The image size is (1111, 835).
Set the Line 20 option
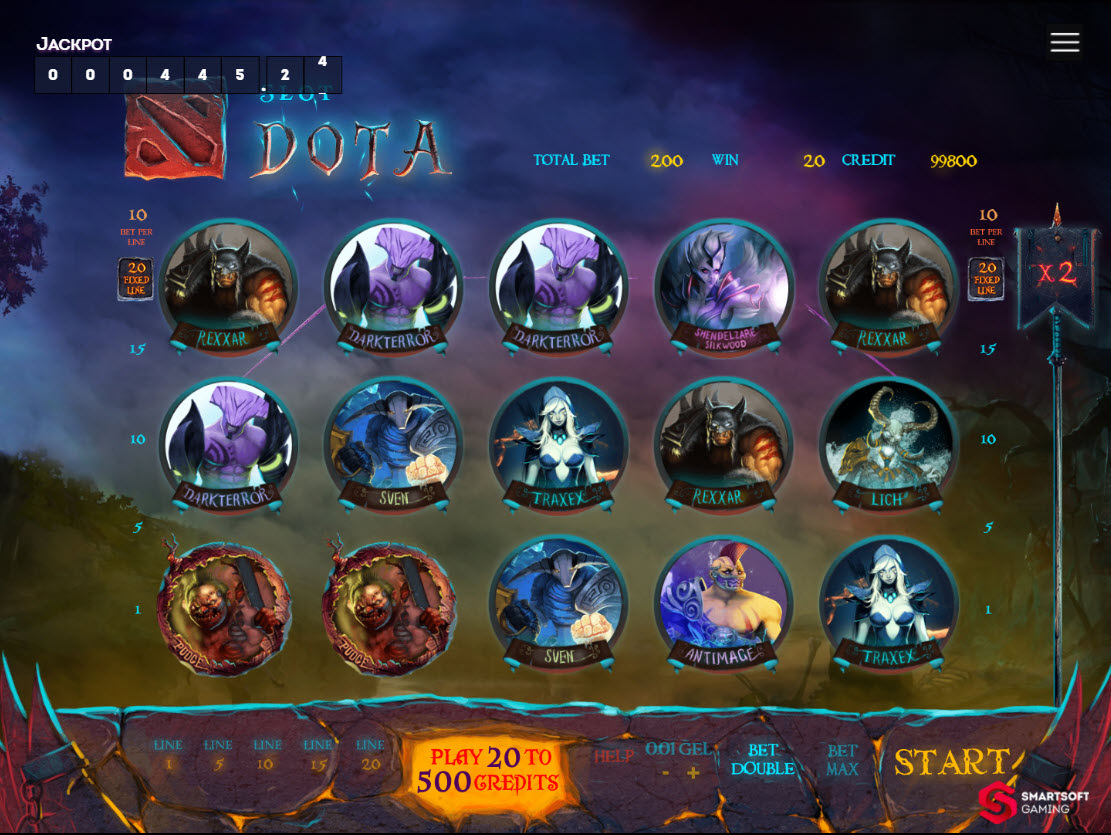[370, 754]
